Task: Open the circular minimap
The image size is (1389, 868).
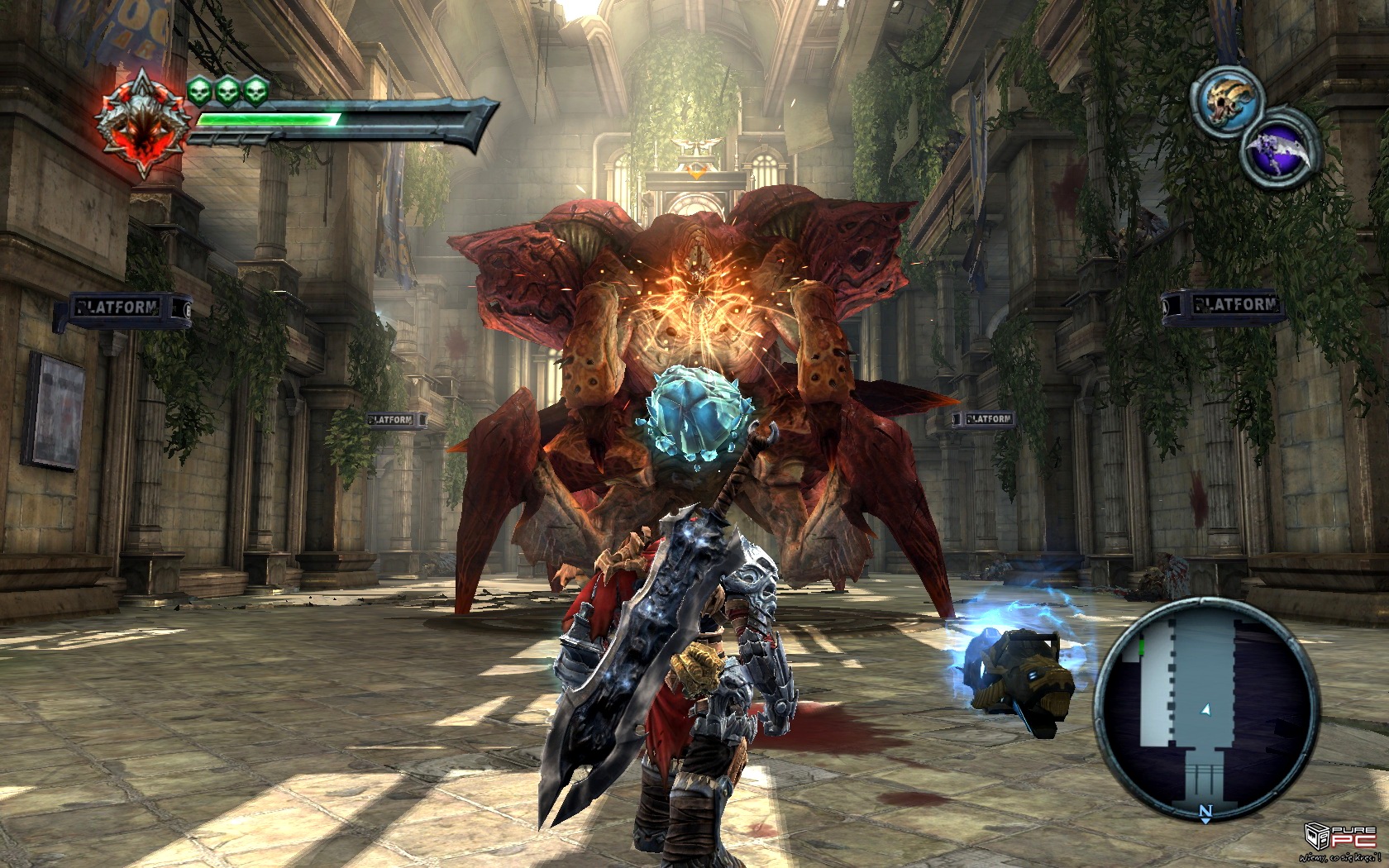Action: 1205,708
